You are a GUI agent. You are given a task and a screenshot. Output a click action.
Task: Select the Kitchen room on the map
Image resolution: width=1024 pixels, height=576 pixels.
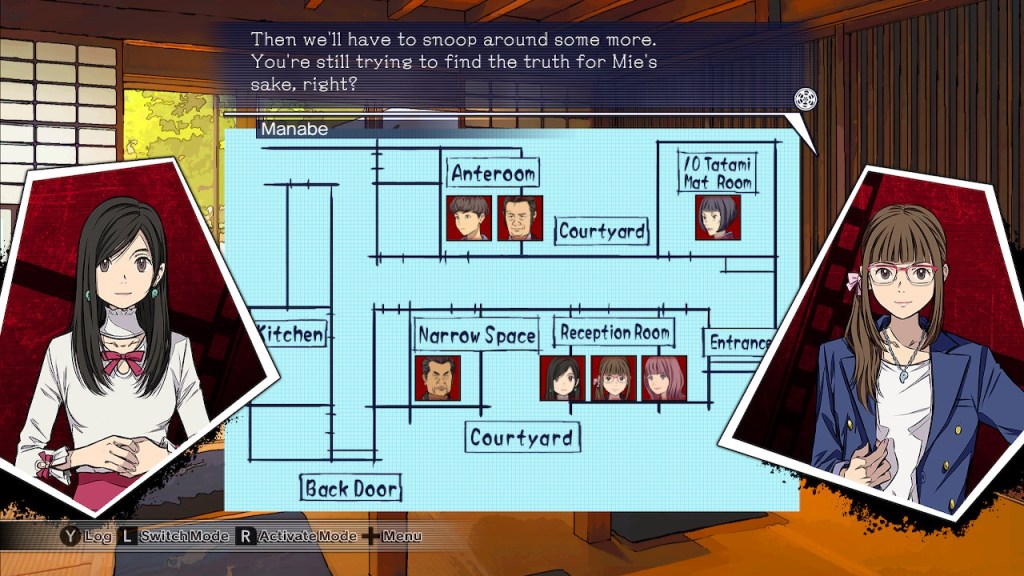[x=291, y=334]
